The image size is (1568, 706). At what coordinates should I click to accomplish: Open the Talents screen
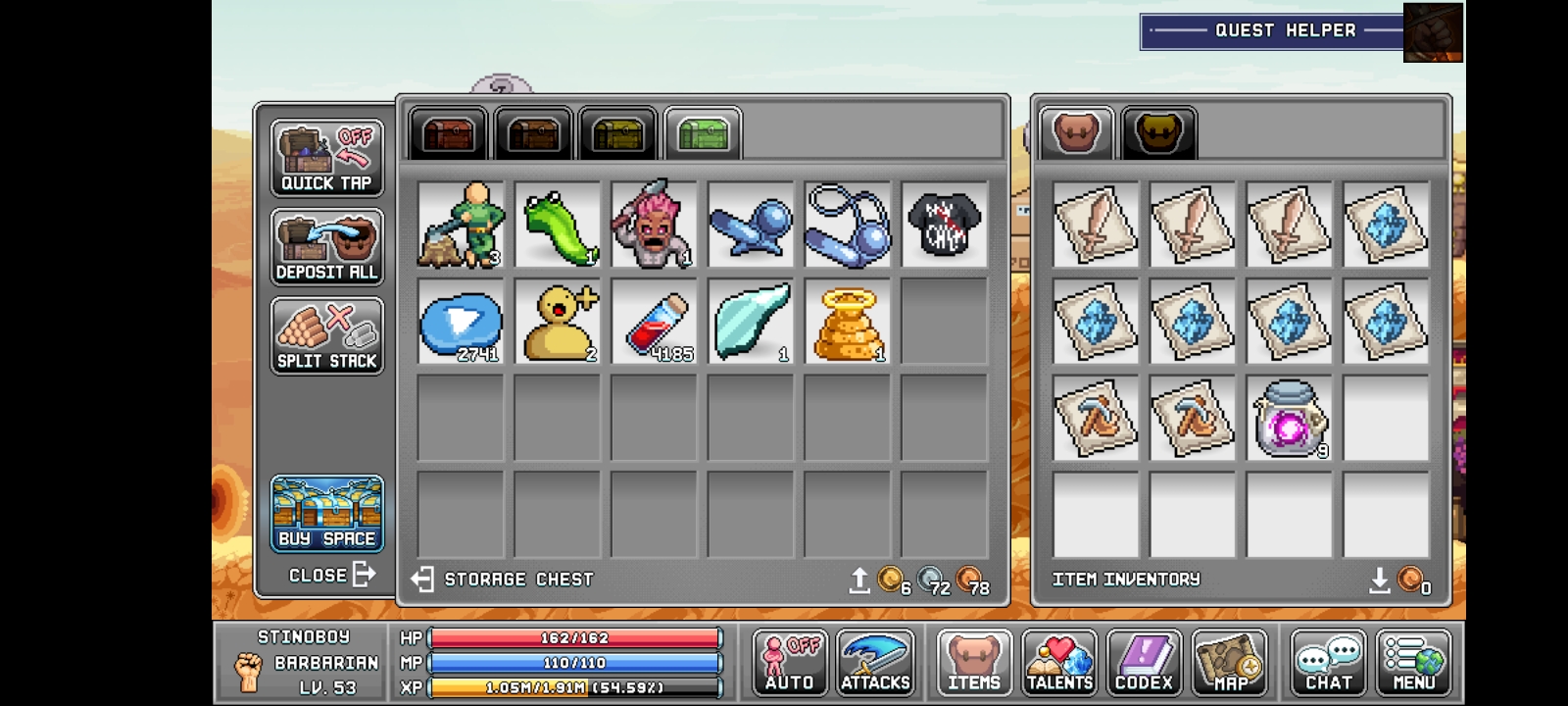1059,663
